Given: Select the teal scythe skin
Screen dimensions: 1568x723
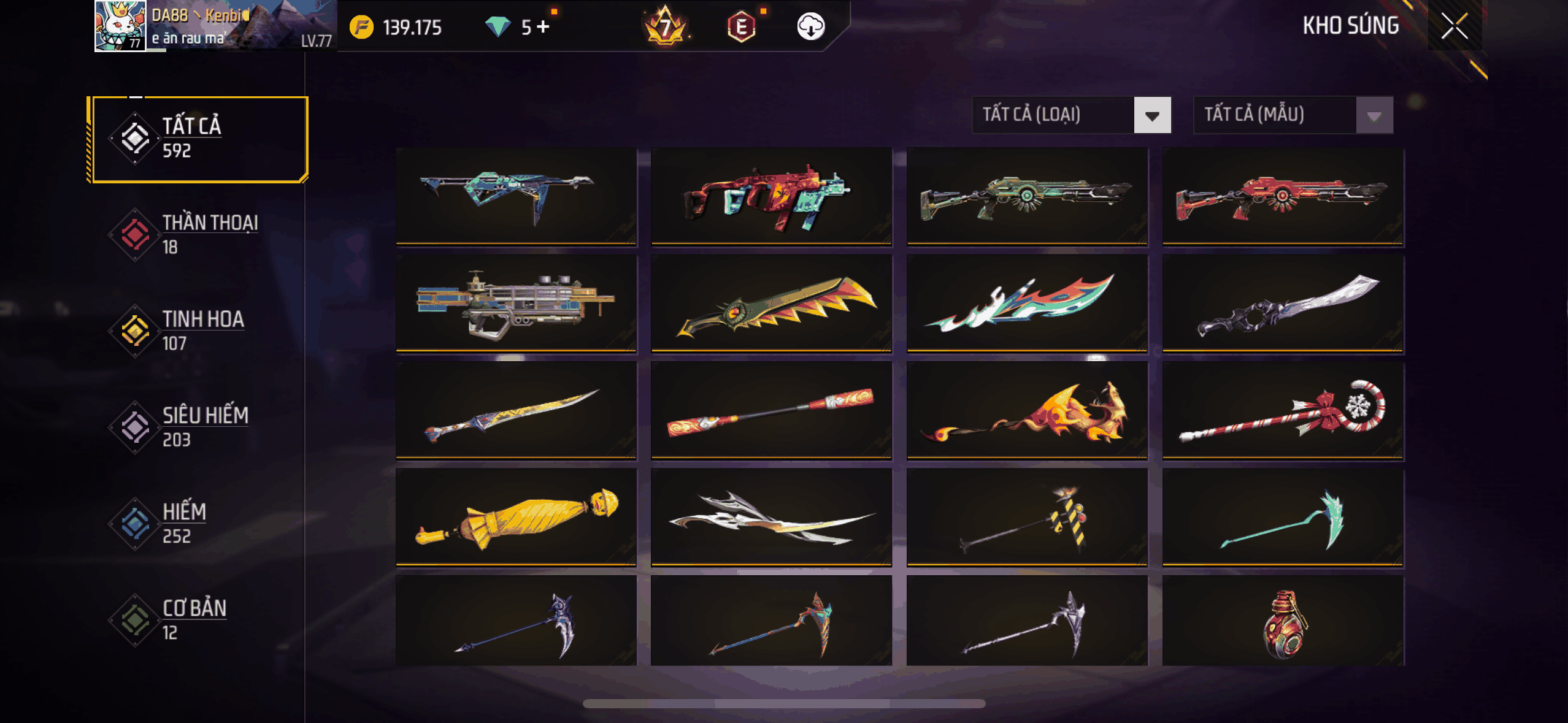Looking at the screenshot, I should [x=1283, y=518].
